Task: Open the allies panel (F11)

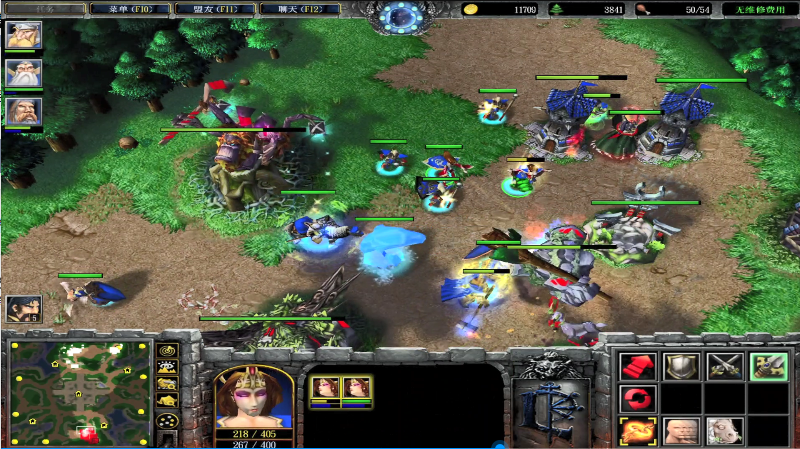Action: click(213, 9)
